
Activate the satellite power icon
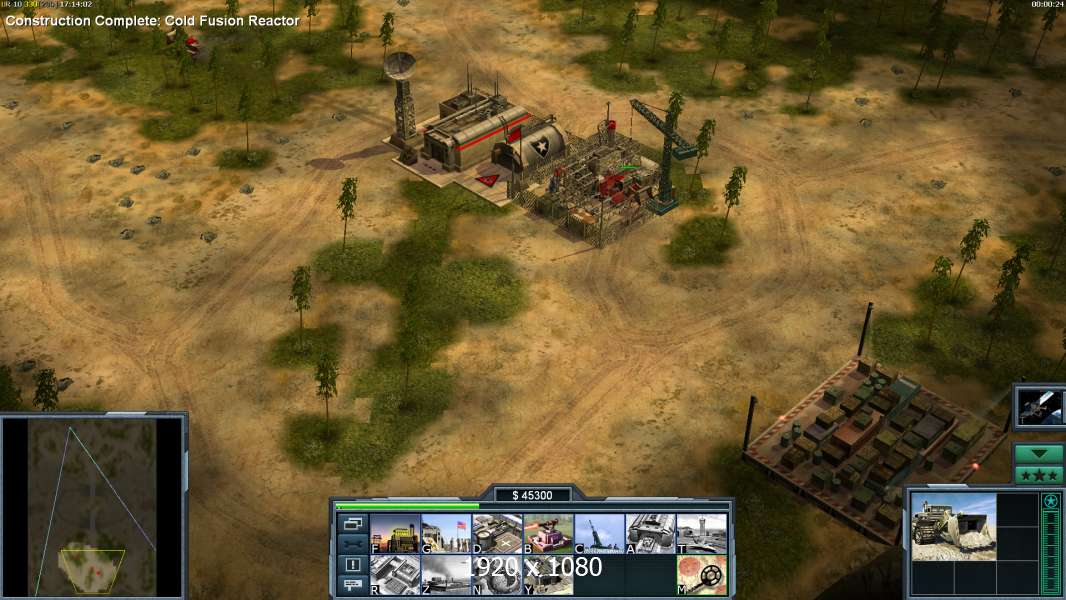(x=1040, y=406)
